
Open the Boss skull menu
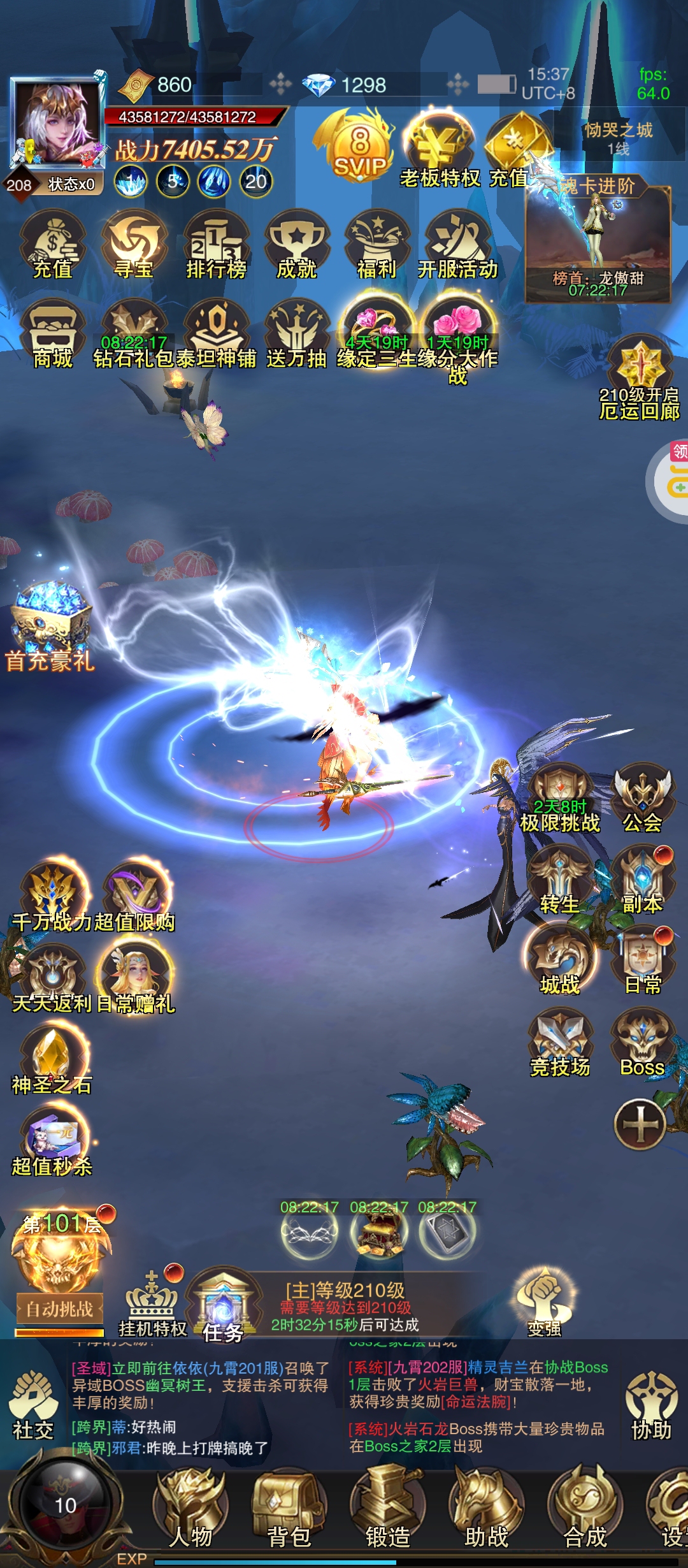click(x=642, y=1043)
